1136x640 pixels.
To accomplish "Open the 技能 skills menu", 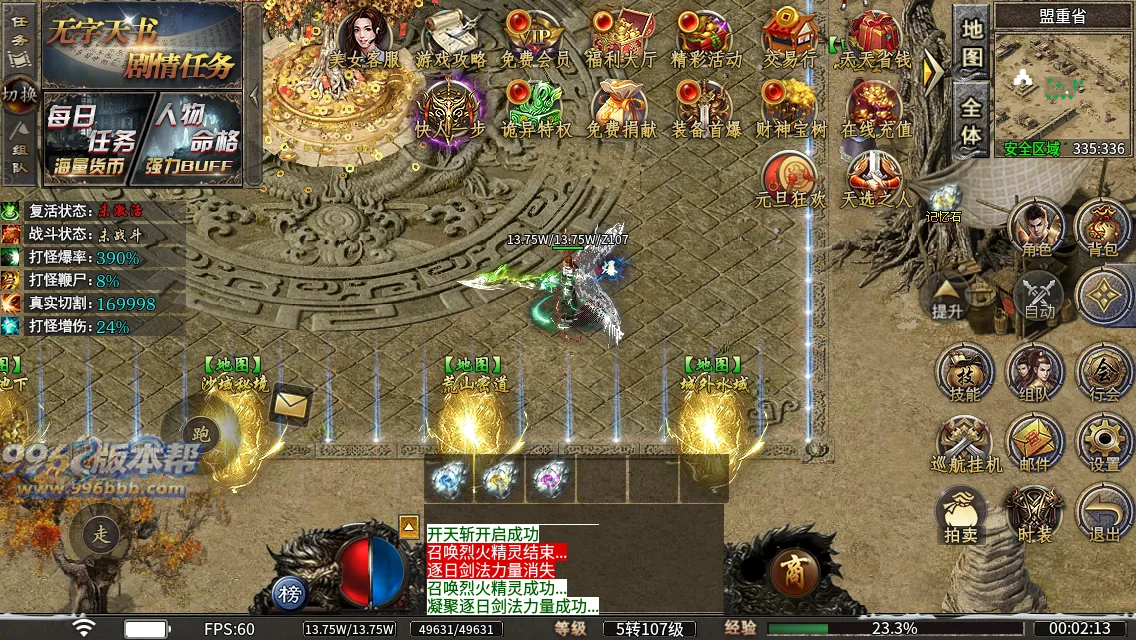I will tap(965, 372).
